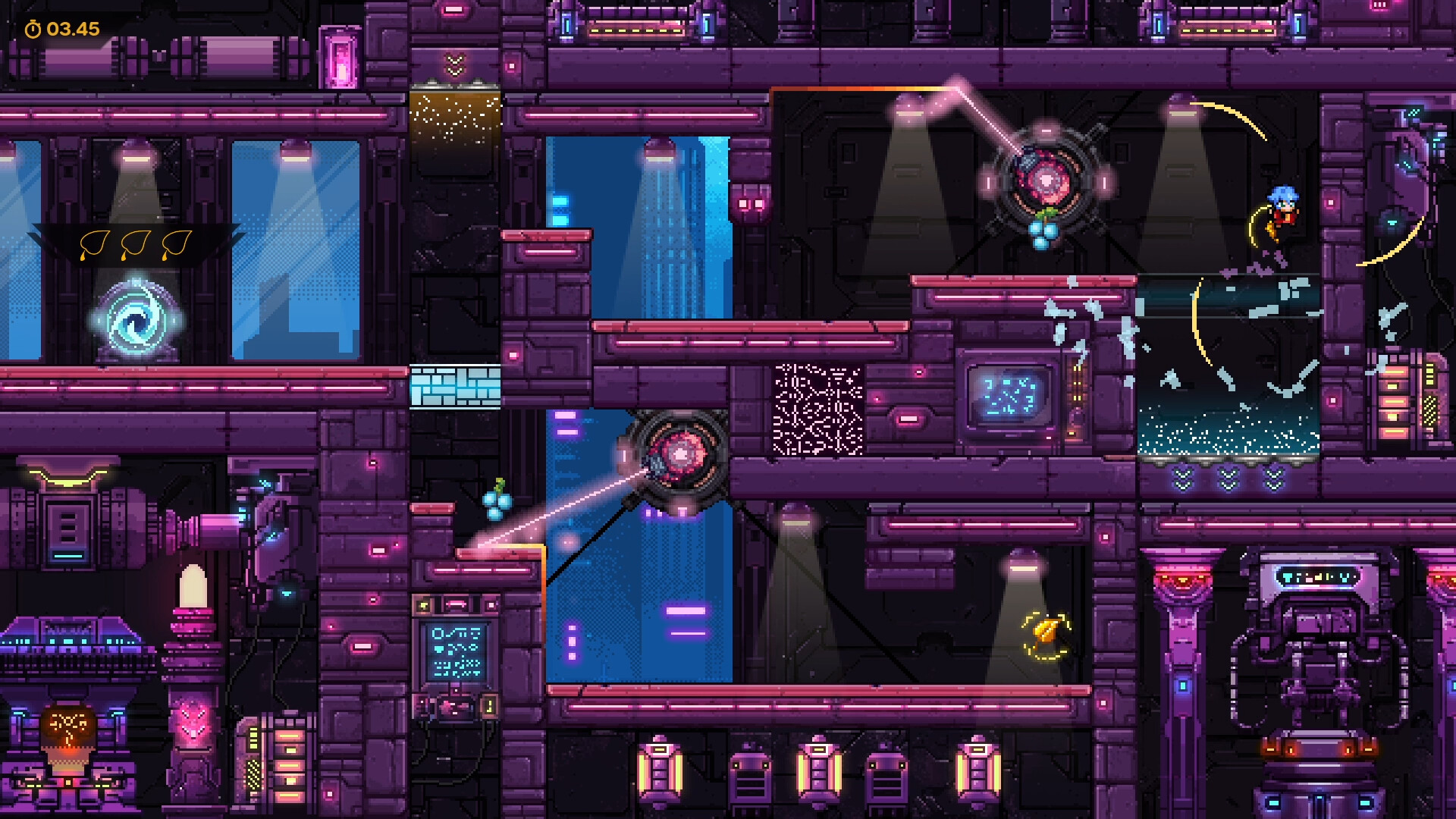Click the leftmost neon down-chevron under the water tank

(x=1183, y=478)
